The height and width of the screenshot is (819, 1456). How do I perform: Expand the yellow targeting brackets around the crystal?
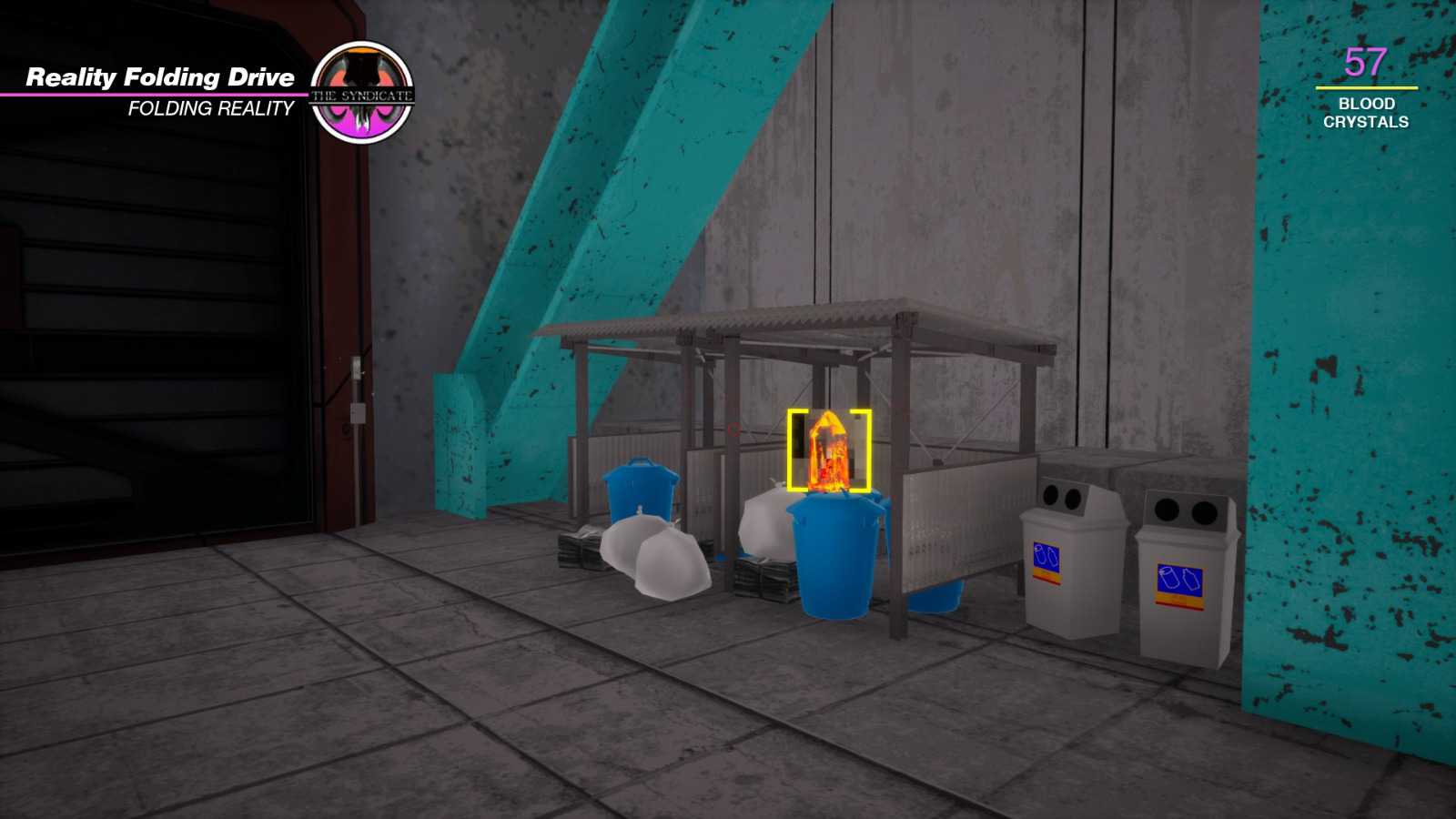(830, 452)
